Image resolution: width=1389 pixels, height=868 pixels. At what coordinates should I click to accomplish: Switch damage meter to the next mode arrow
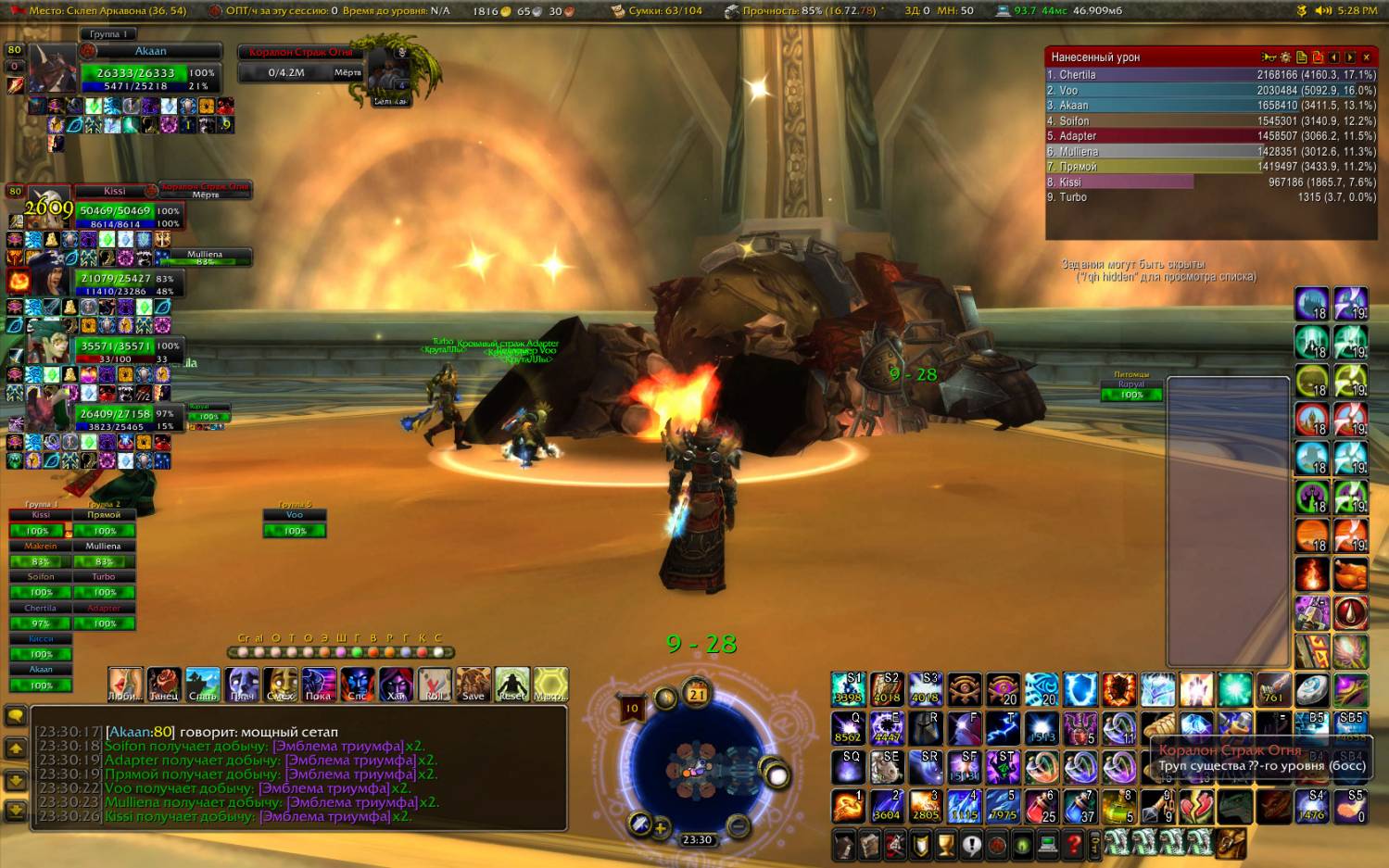pyautogui.click(x=1350, y=57)
